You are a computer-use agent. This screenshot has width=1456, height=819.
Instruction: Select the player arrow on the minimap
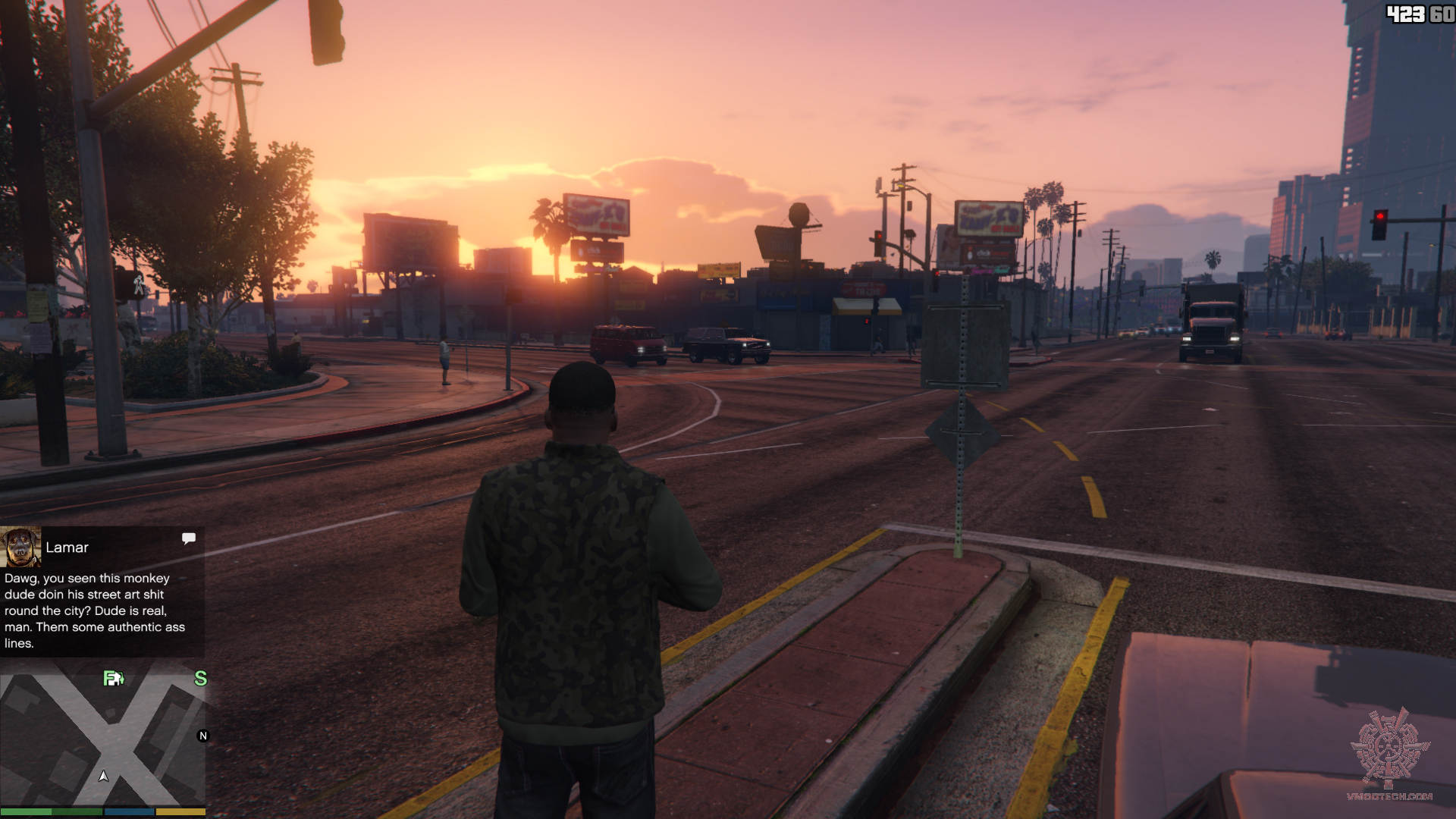[x=104, y=776]
